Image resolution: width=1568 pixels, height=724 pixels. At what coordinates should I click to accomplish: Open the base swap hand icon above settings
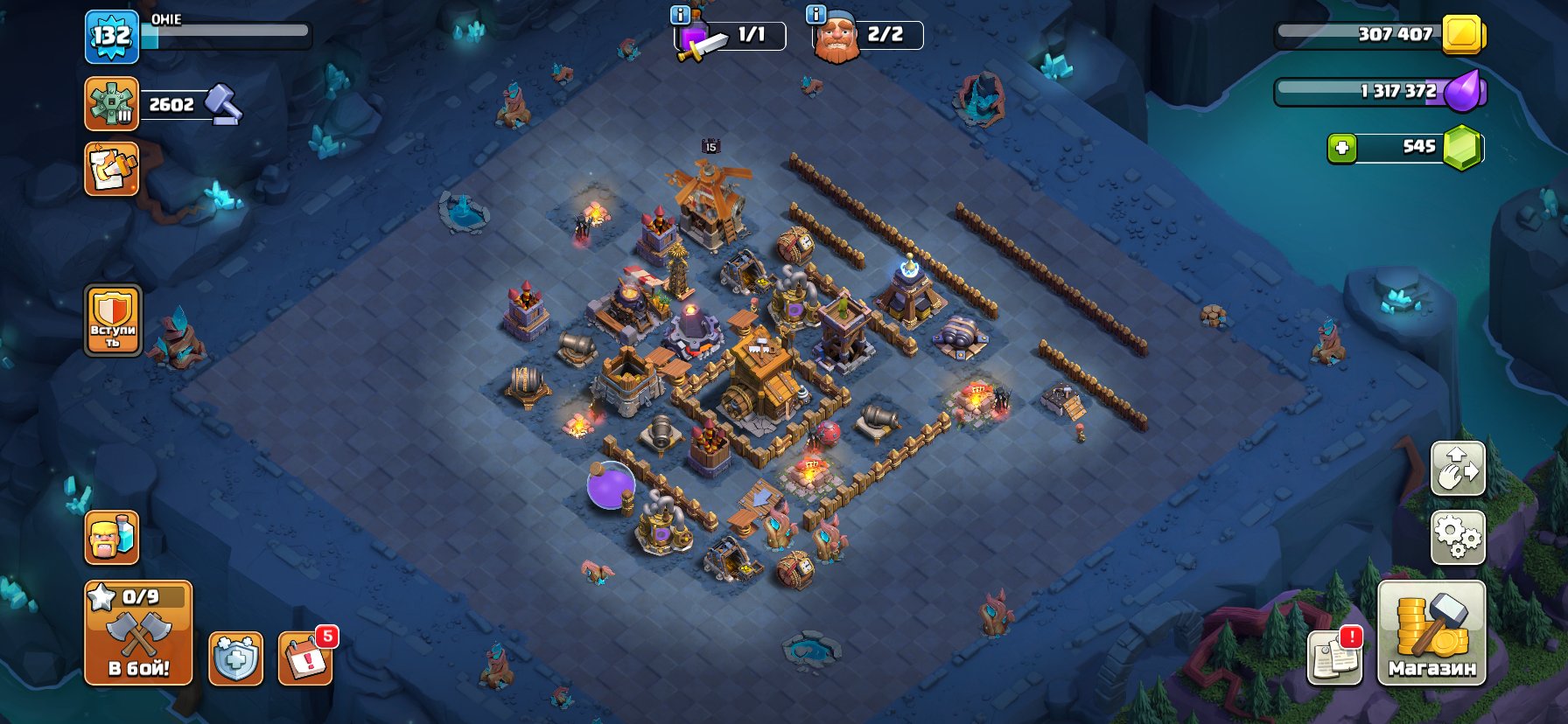tap(1458, 469)
